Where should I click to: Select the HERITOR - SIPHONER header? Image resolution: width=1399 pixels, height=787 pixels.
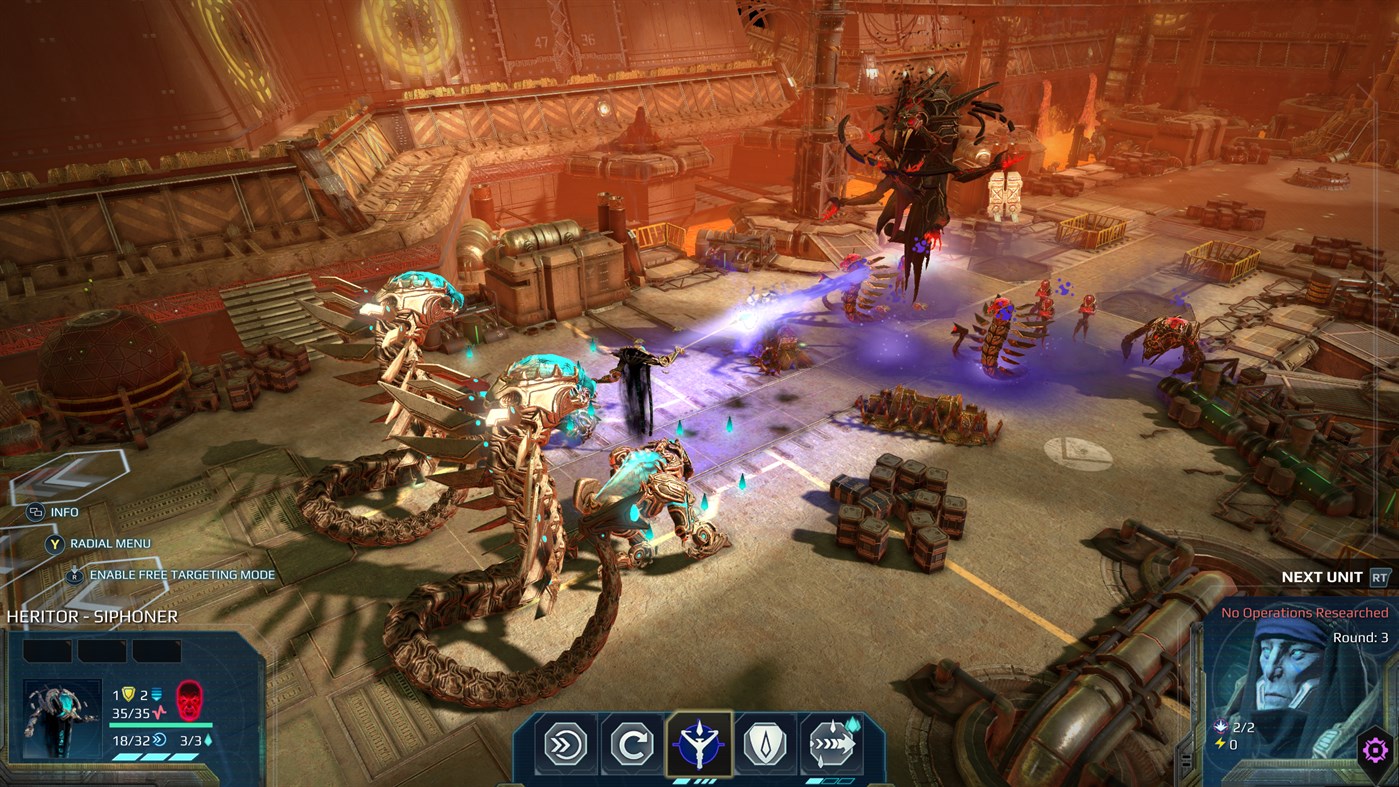click(95, 617)
